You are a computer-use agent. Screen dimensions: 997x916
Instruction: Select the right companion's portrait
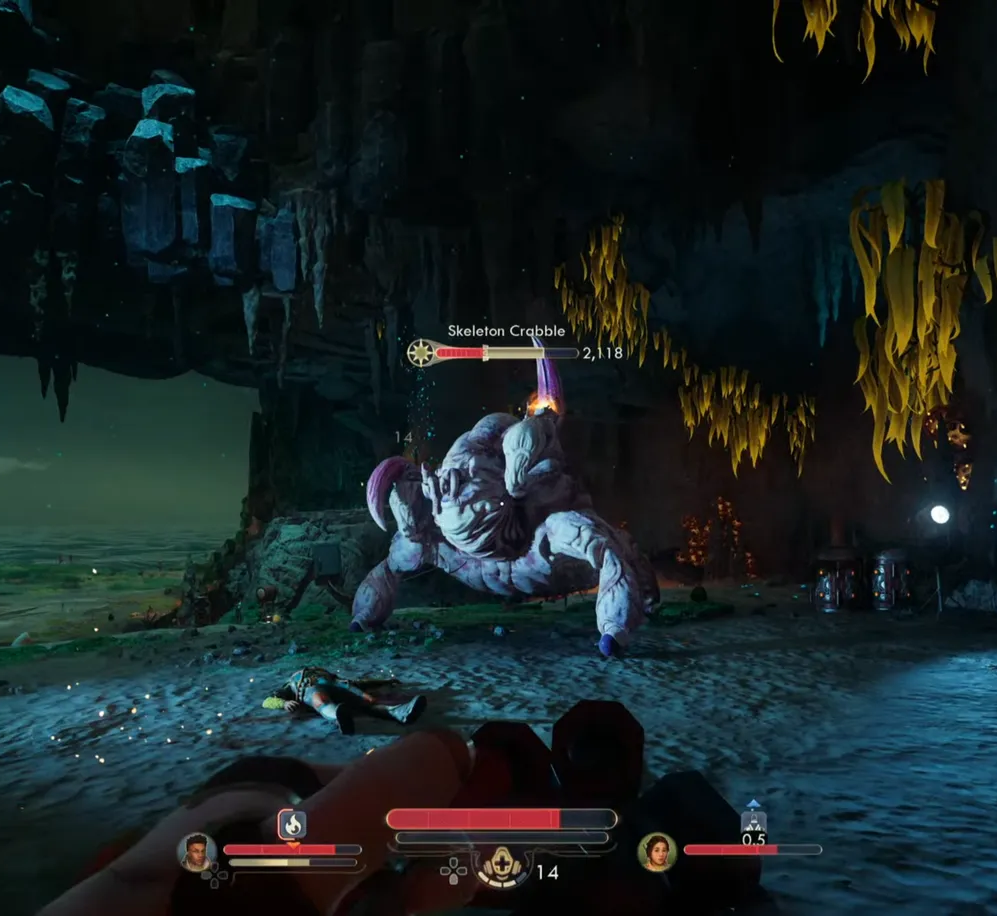click(657, 852)
